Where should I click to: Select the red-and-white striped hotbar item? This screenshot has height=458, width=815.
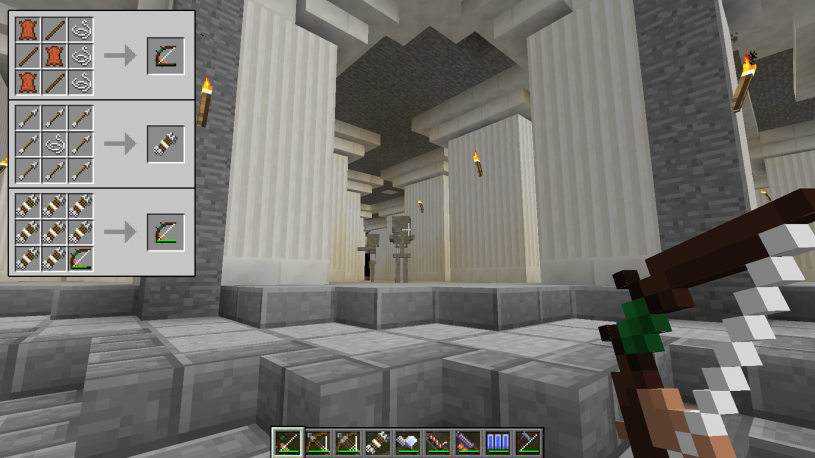(439, 442)
